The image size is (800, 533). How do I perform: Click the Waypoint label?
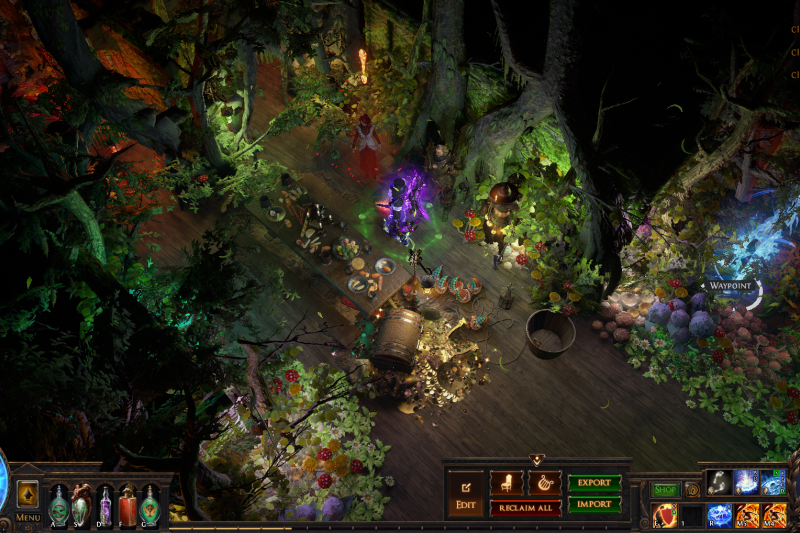point(730,286)
